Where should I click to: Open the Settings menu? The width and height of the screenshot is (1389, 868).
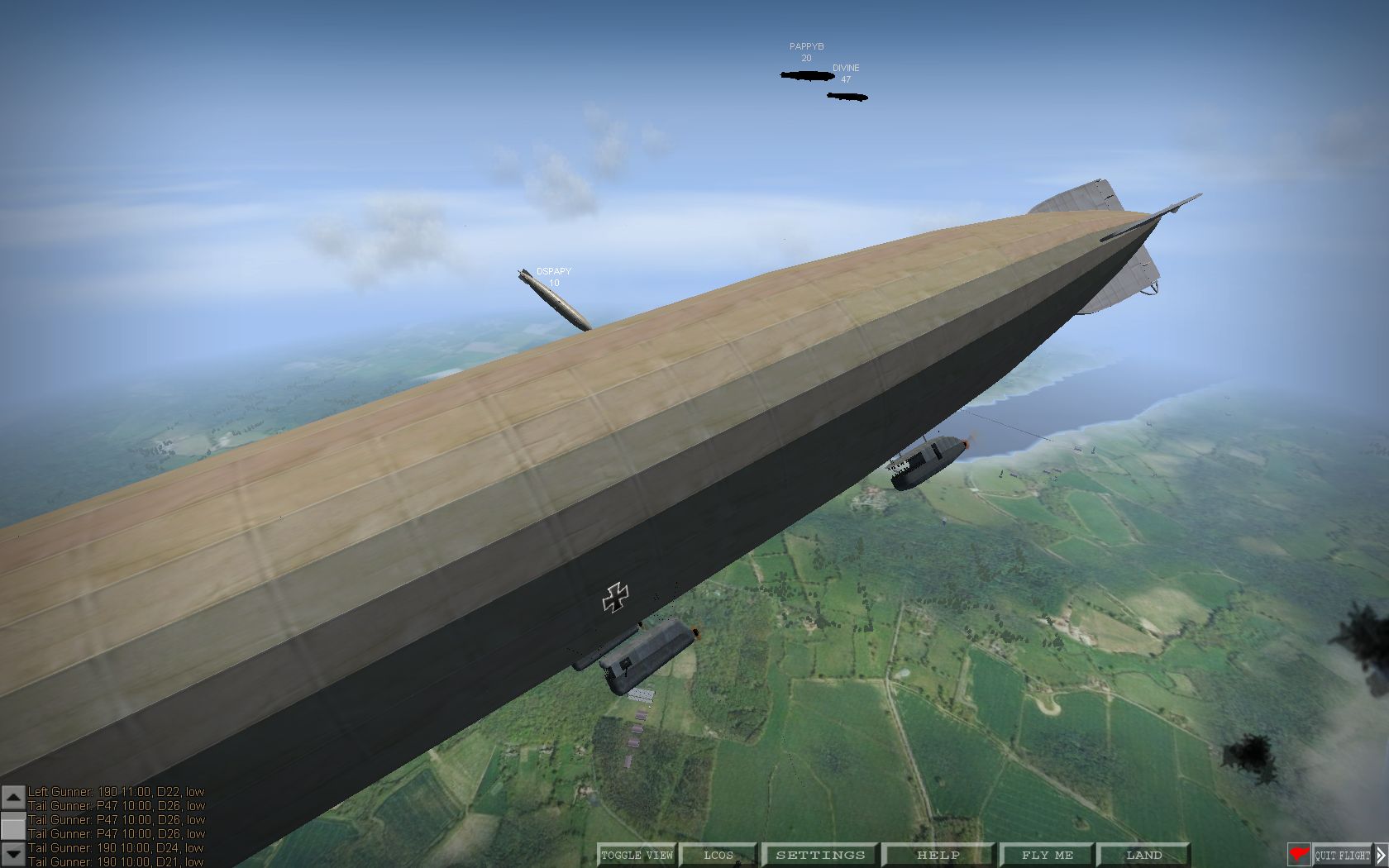pos(820,855)
